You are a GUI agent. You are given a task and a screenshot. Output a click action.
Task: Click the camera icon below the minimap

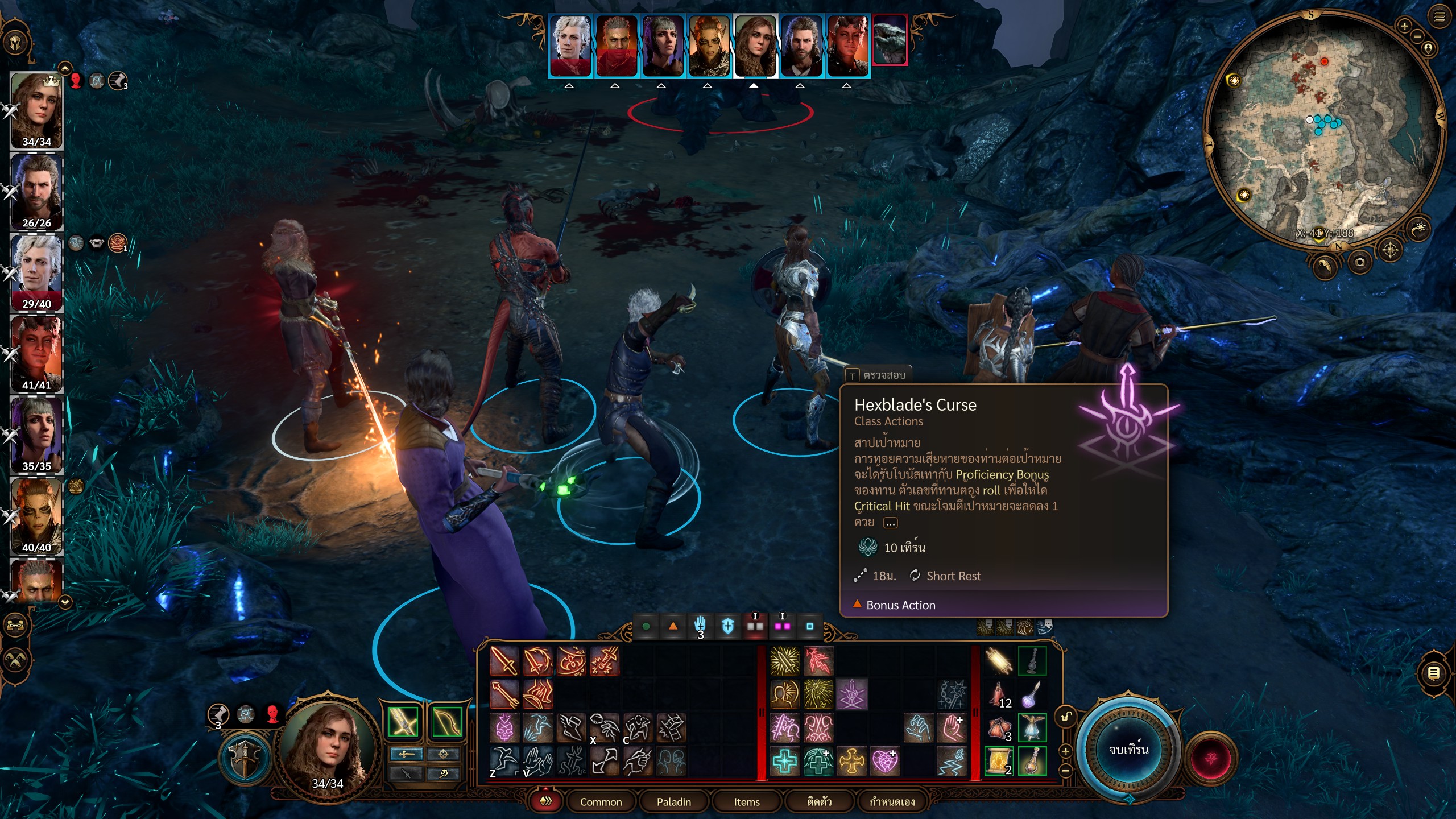coord(1359,262)
